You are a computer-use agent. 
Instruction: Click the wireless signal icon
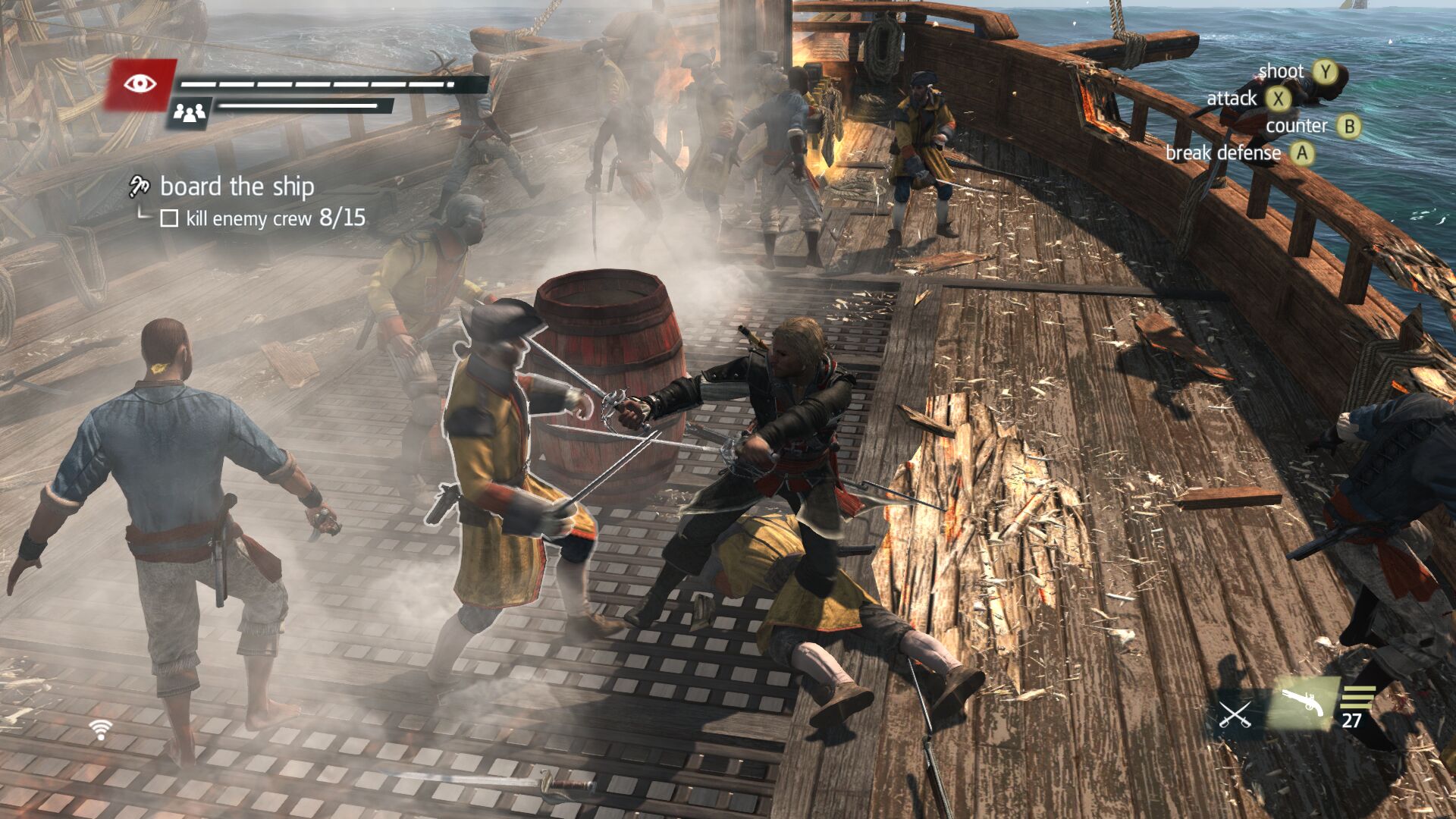100,730
